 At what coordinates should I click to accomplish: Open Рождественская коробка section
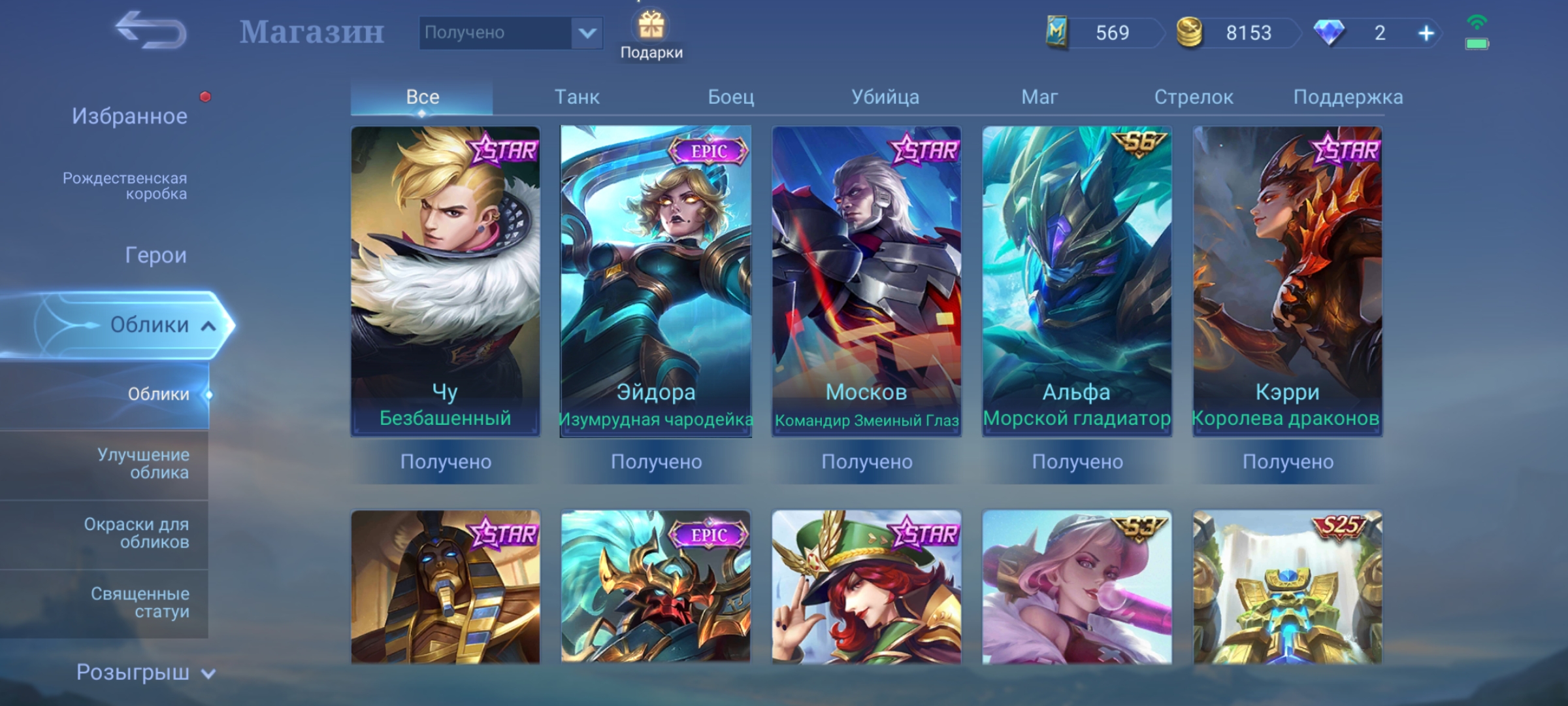125,186
